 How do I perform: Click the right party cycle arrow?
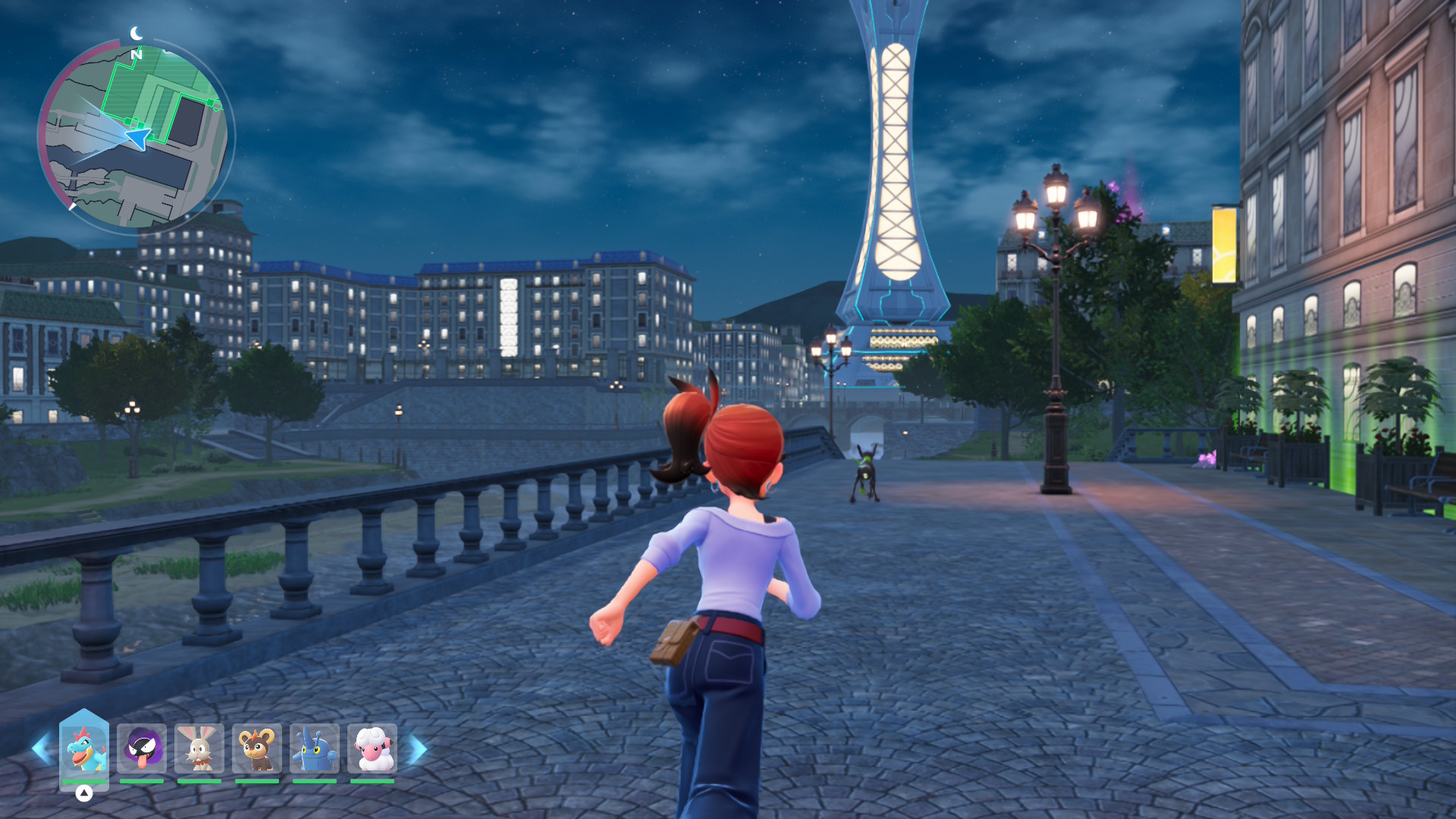[418, 749]
